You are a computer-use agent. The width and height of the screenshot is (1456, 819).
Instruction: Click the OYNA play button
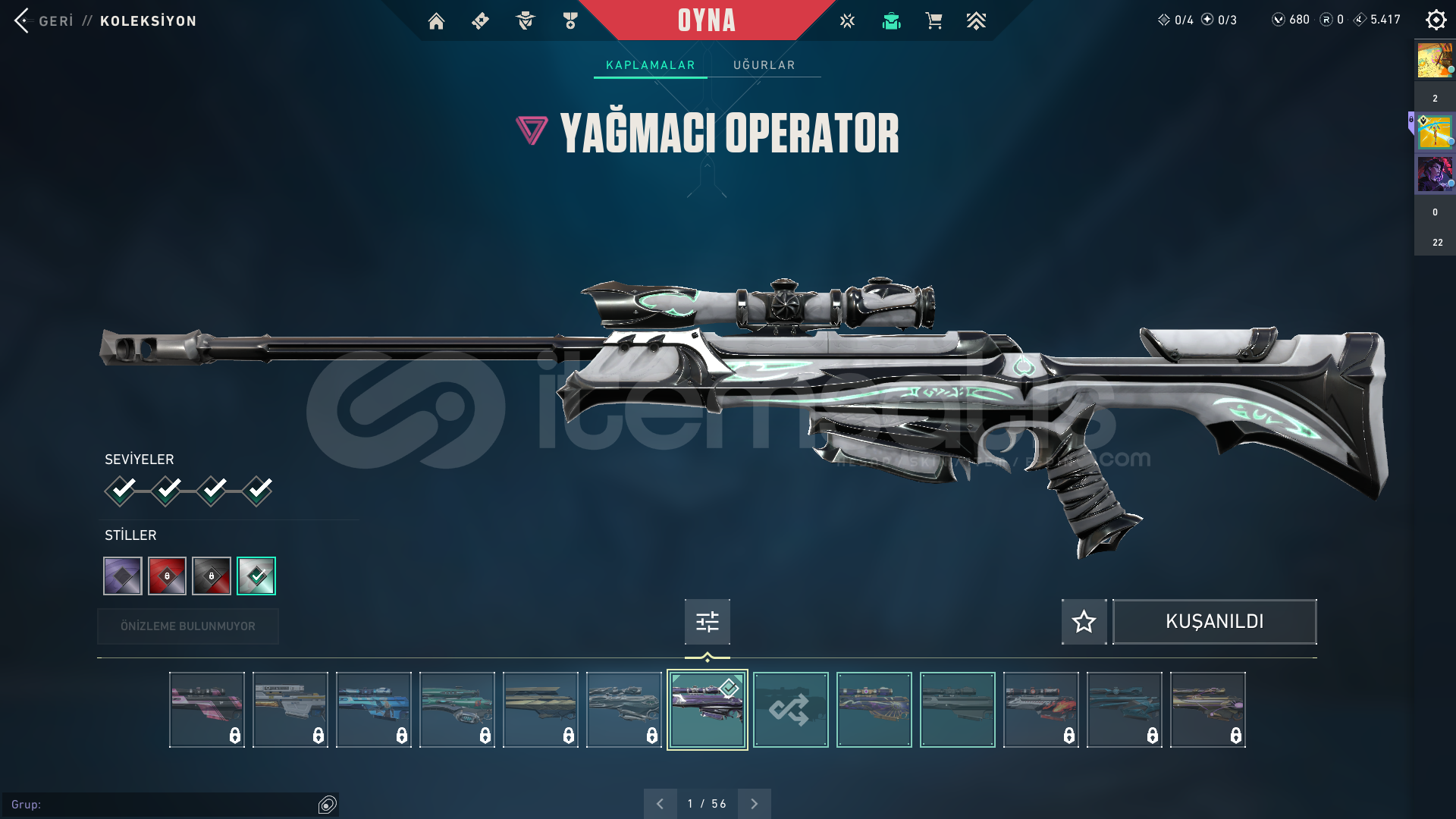coord(707,20)
